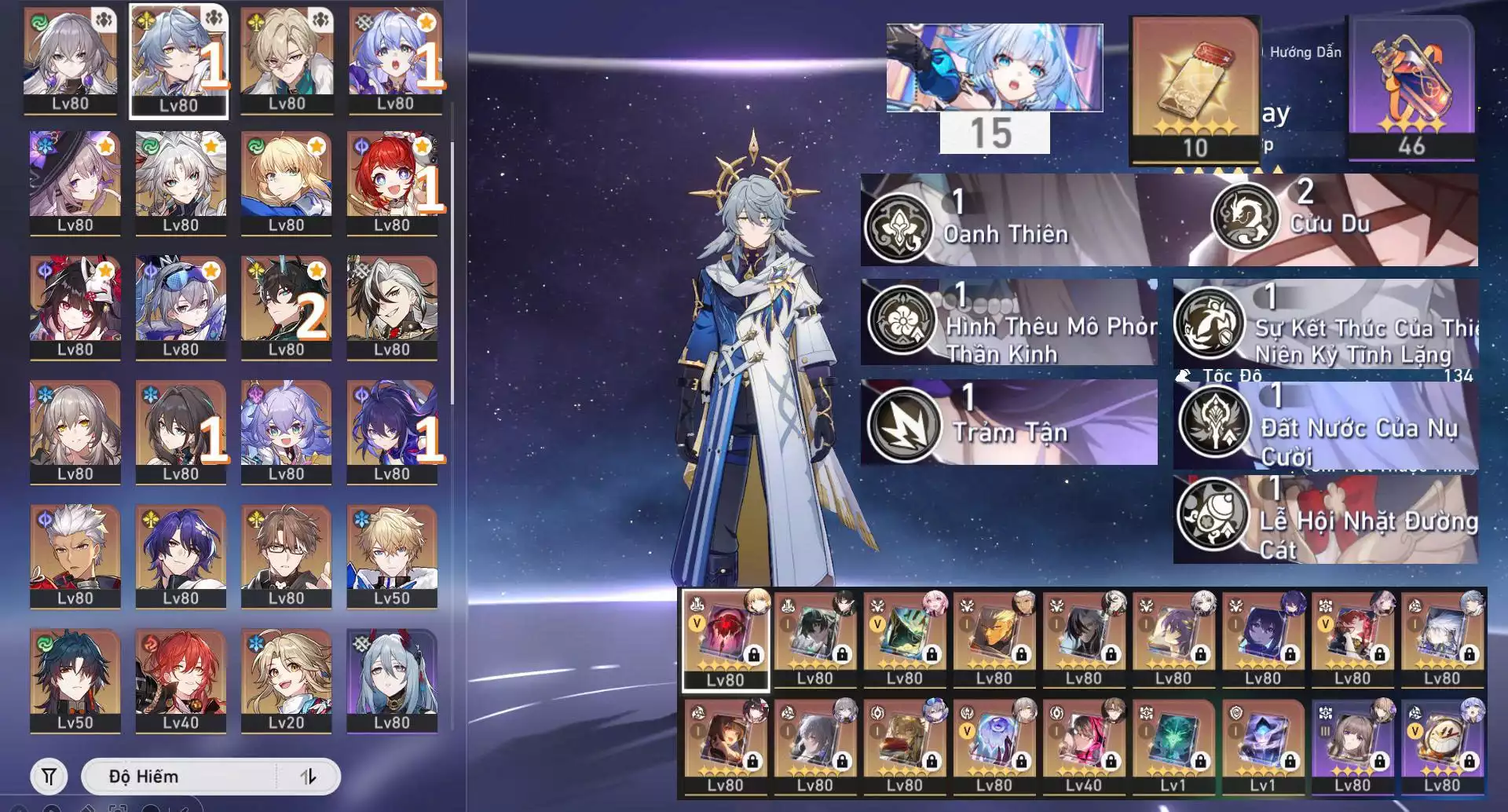Toggle the sort order arrows icon
The width and height of the screenshot is (1508, 812).
click(x=308, y=777)
